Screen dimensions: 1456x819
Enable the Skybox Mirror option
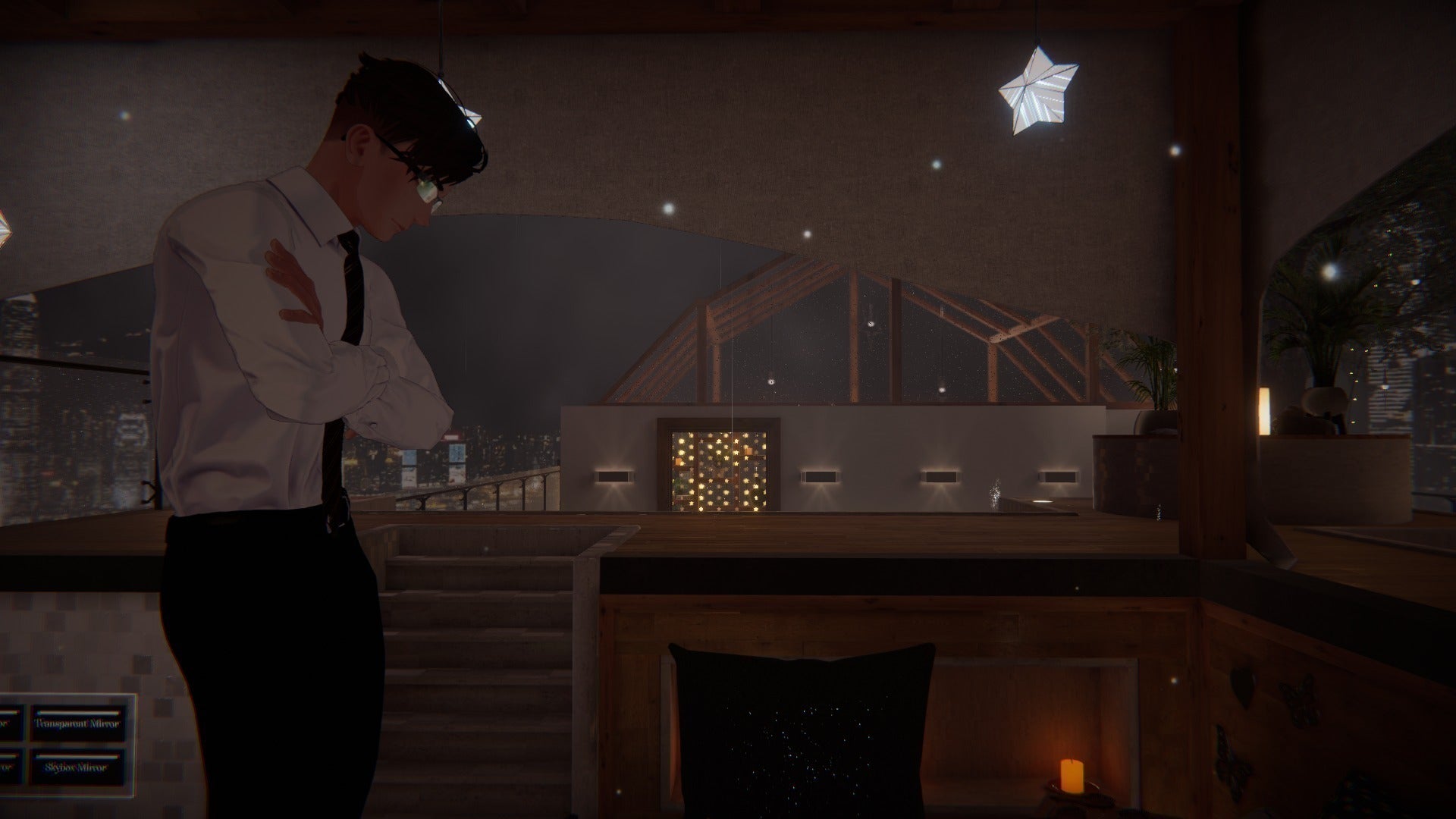pyautogui.click(x=78, y=767)
